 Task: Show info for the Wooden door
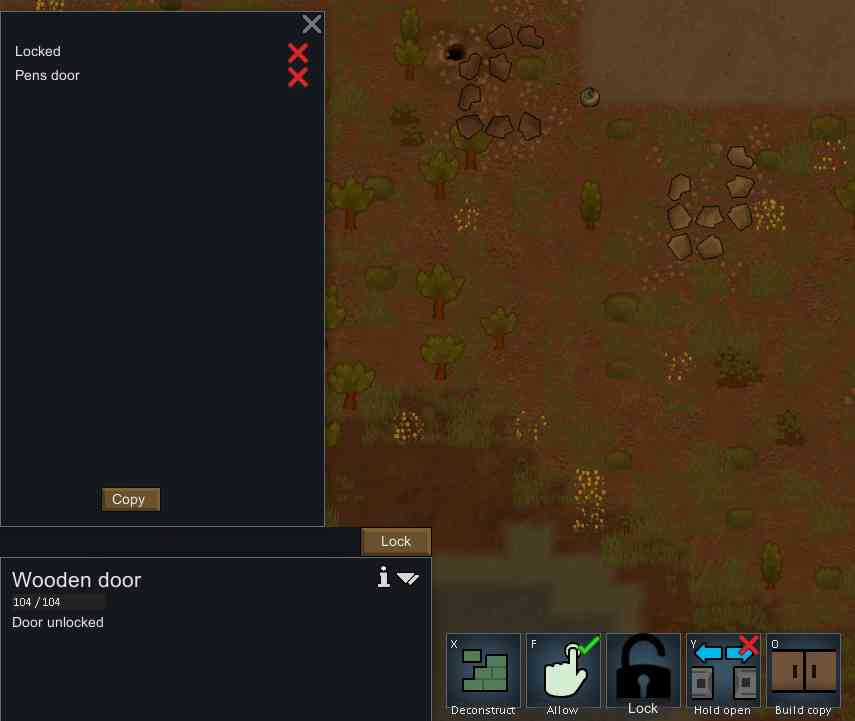click(383, 577)
